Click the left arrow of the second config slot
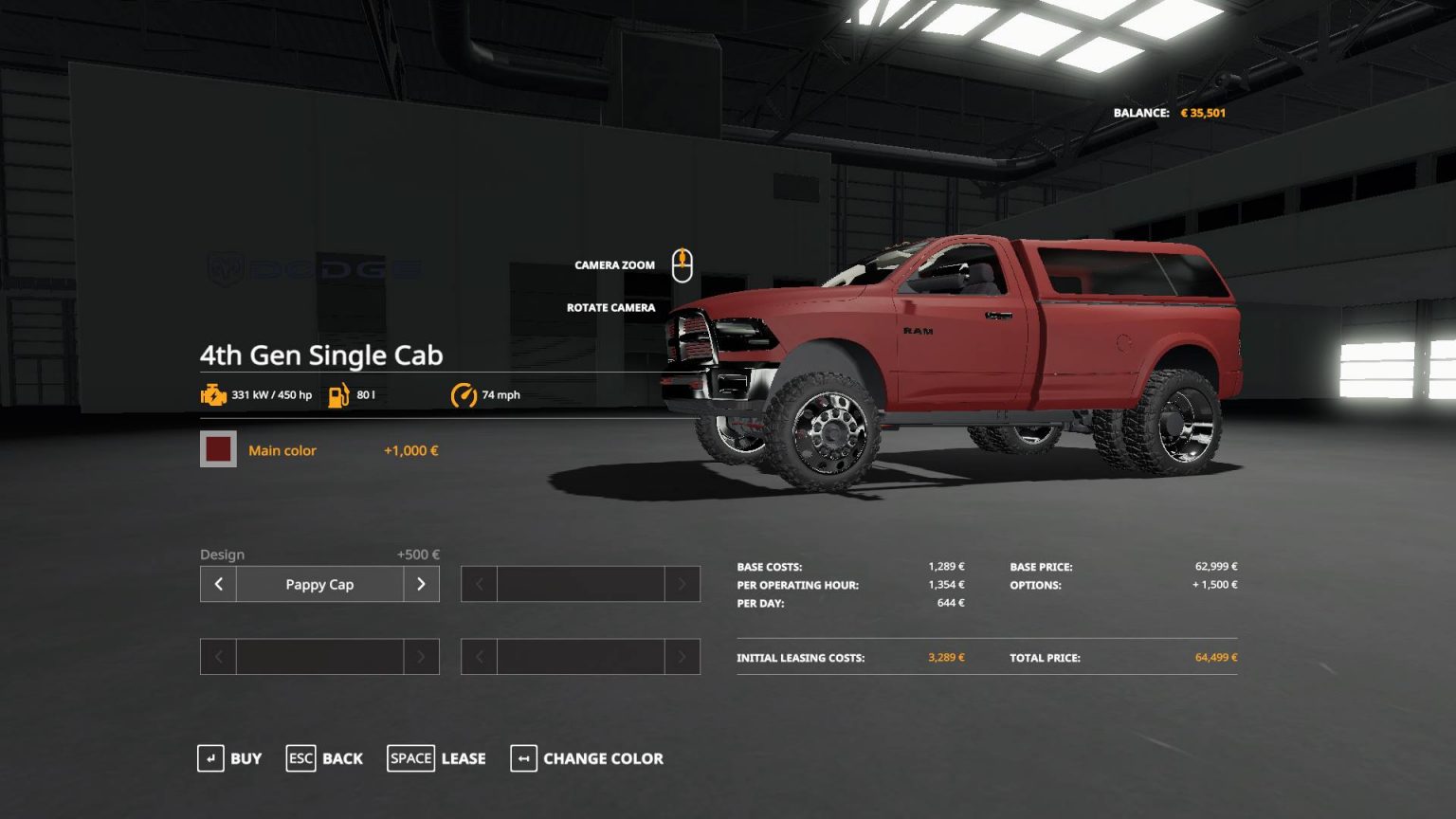Image resolution: width=1456 pixels, height=819 pixels. (478, 584)
